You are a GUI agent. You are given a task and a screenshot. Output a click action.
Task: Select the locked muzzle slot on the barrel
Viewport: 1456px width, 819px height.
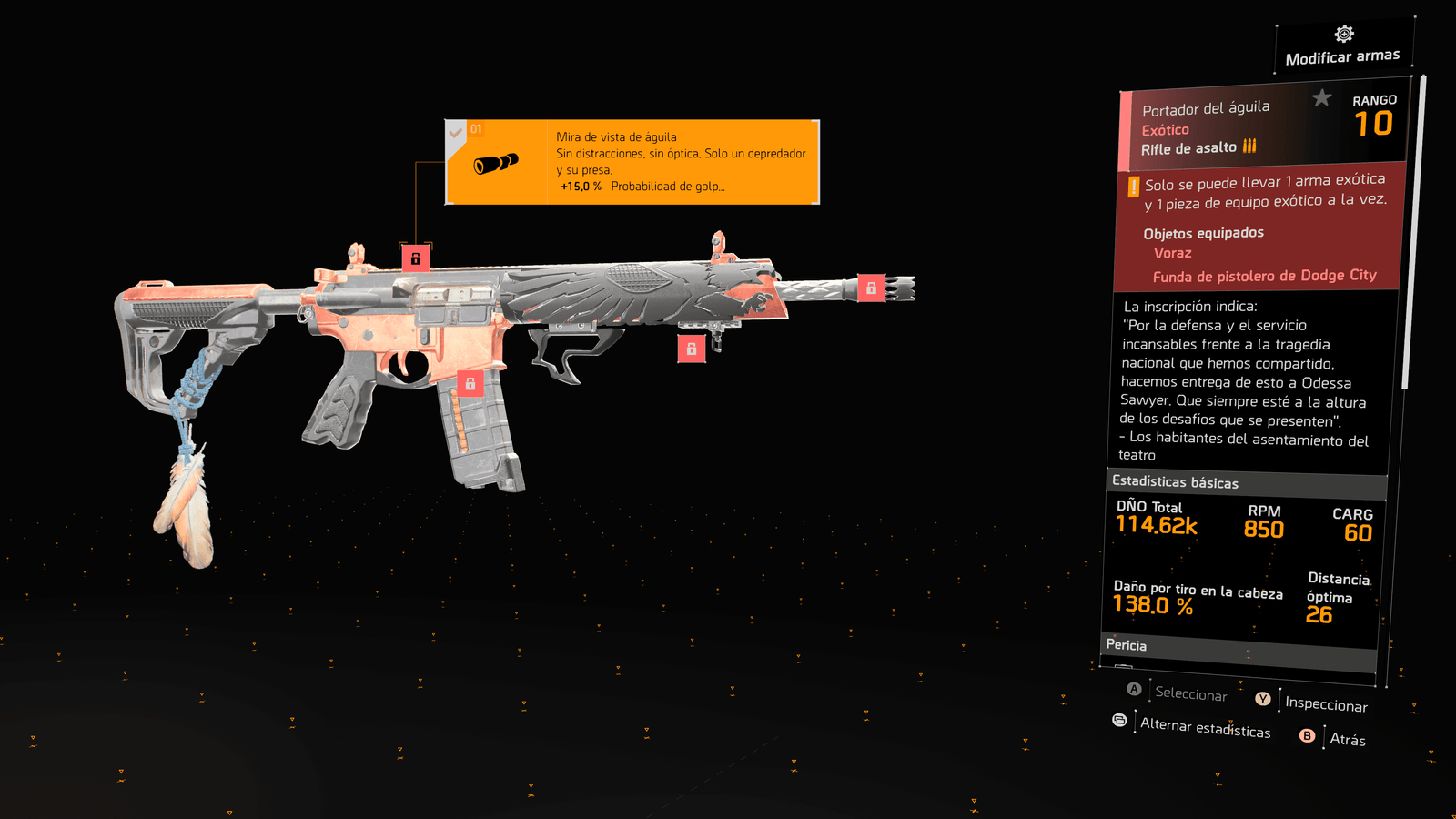[871, 288]
